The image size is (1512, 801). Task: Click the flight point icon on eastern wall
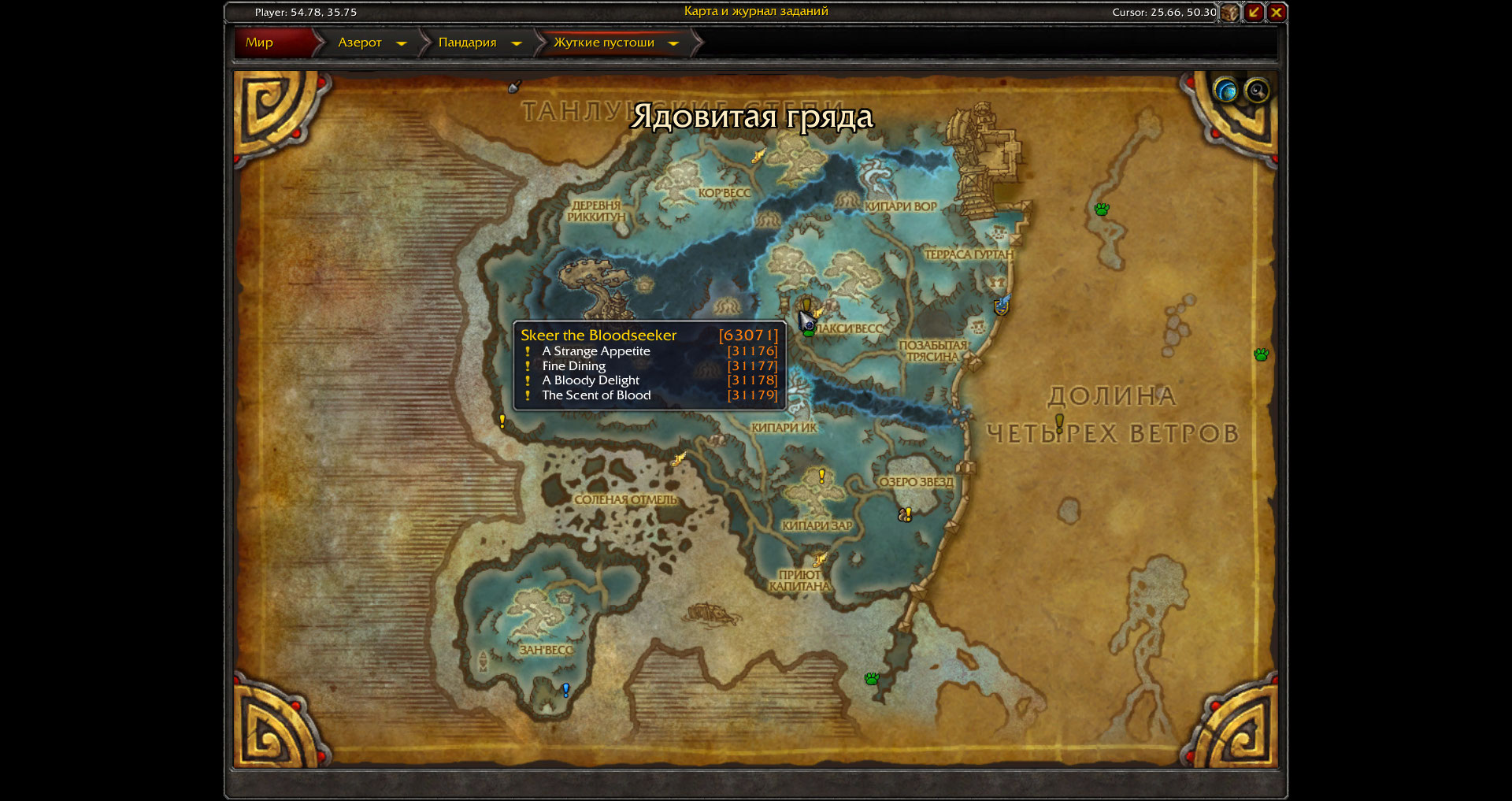1002,304
